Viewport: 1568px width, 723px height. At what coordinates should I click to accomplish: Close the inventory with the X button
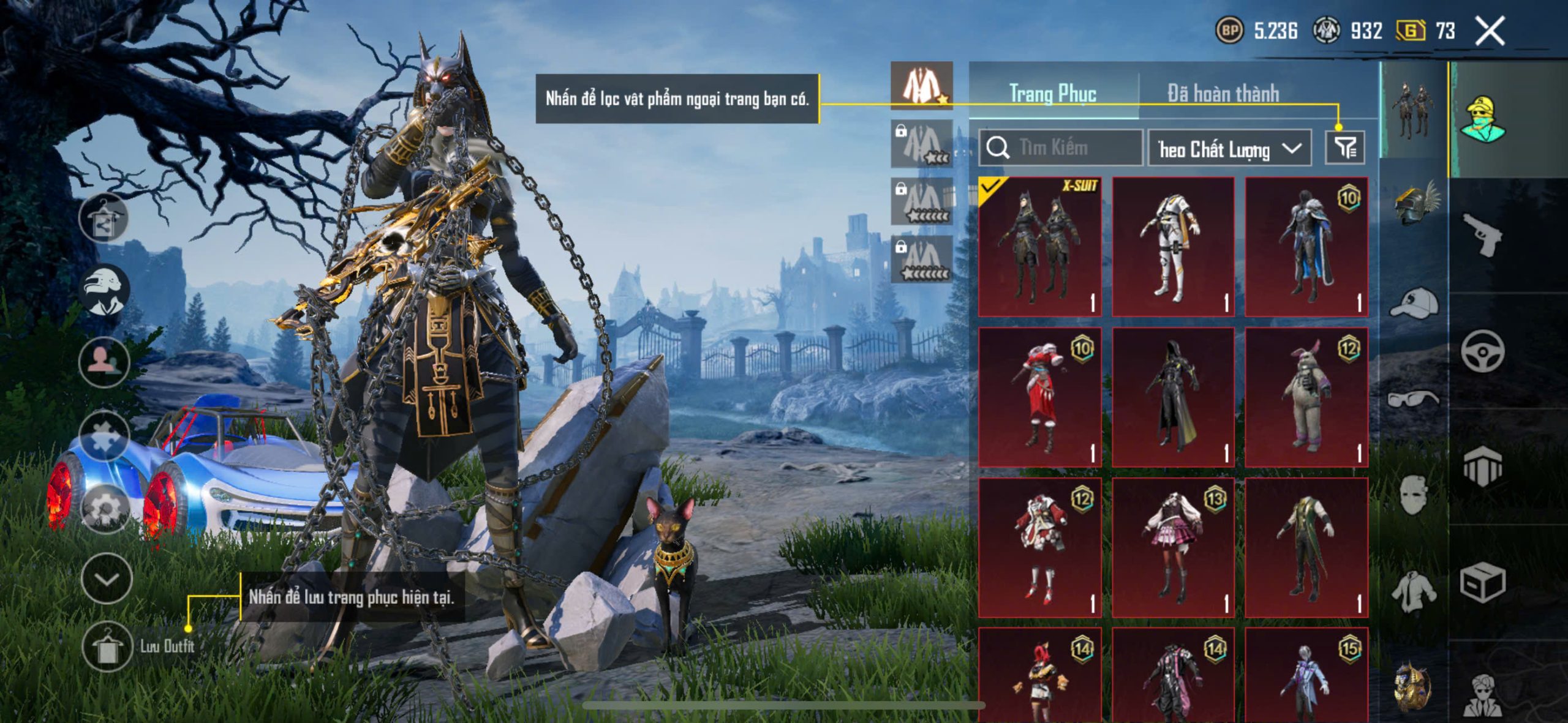pos(1490,31)
